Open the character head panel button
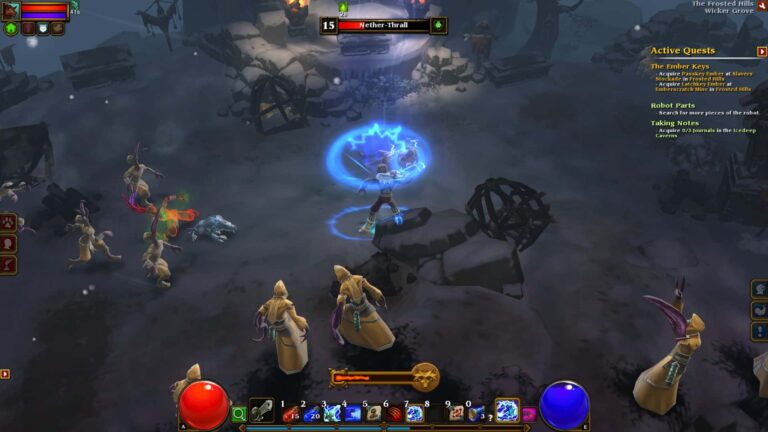The height and width of the screenshot is (432, 768). (8, 243)
